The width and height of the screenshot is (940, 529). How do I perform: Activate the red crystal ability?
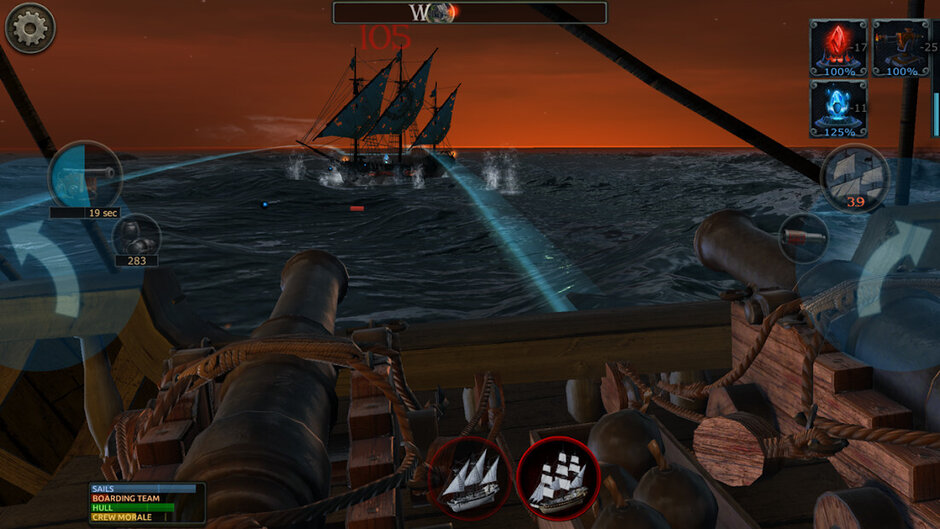click(x=838, y=47)
